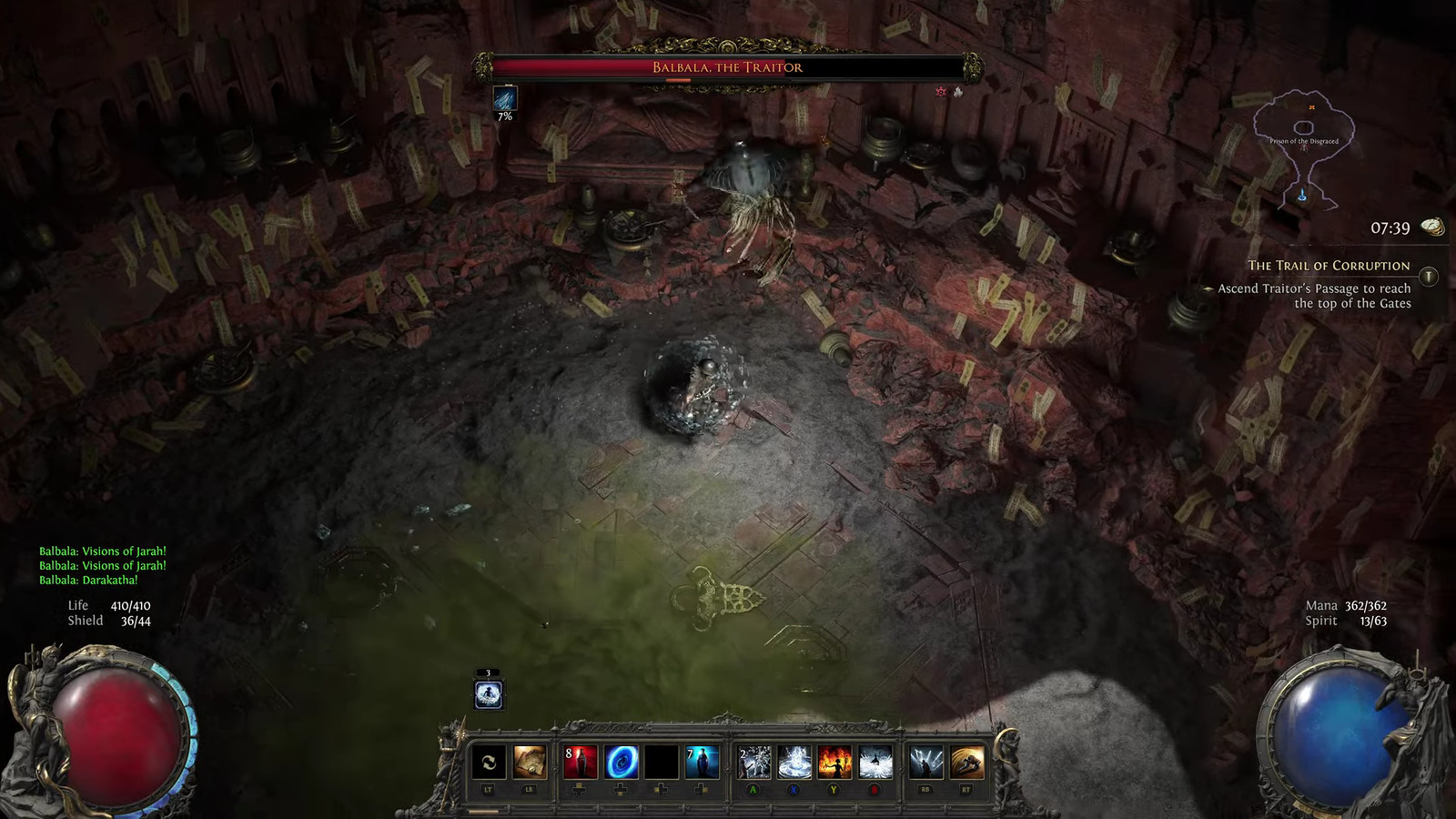Open The Trail of Corruption quest tracker
The height and width of the screenshot is (819, 1456).
pyautogui.click(x=1328, y=266)
